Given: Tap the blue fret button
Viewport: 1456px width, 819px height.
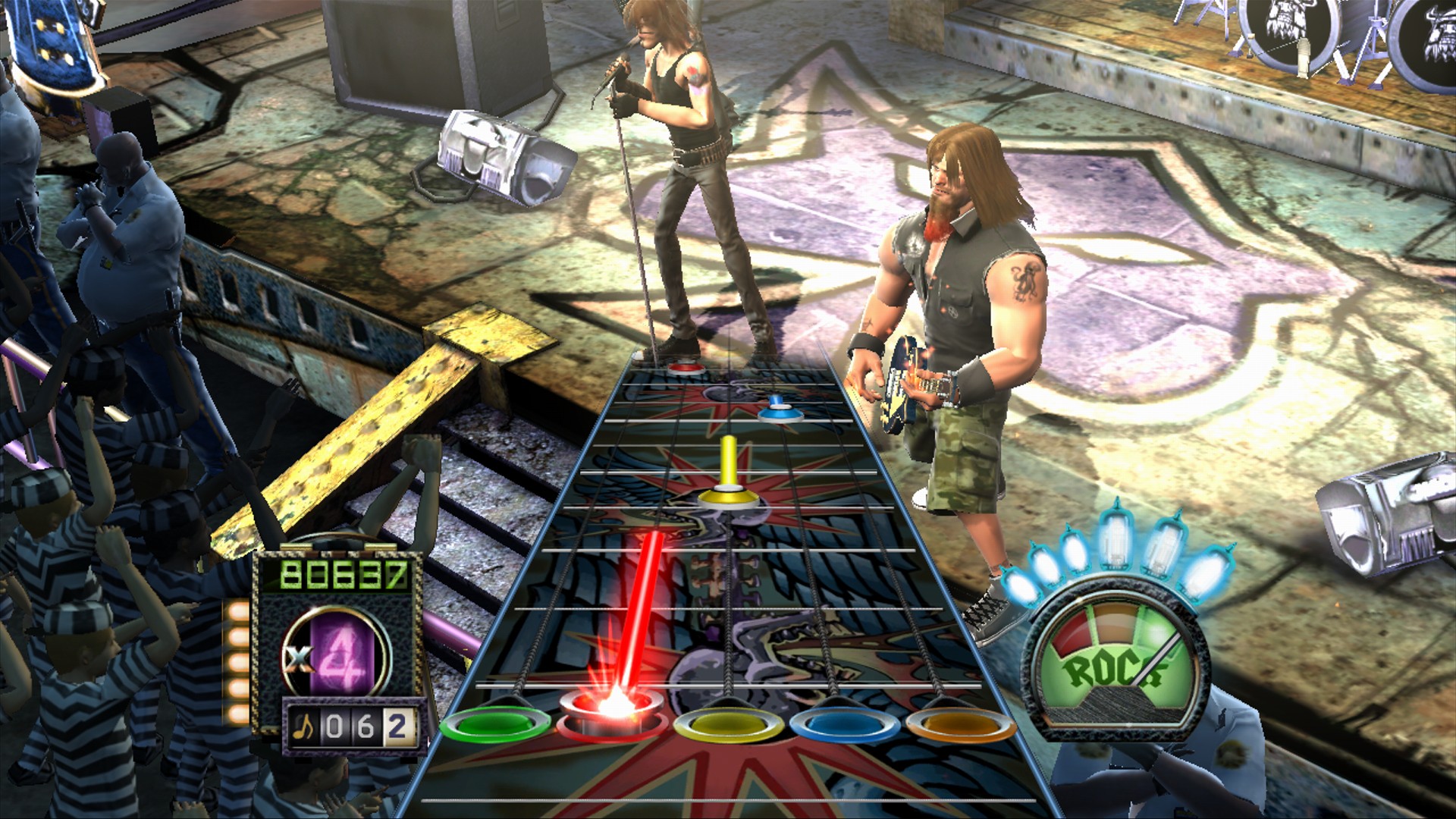Looking at the screenshot, I should (844, 724).
